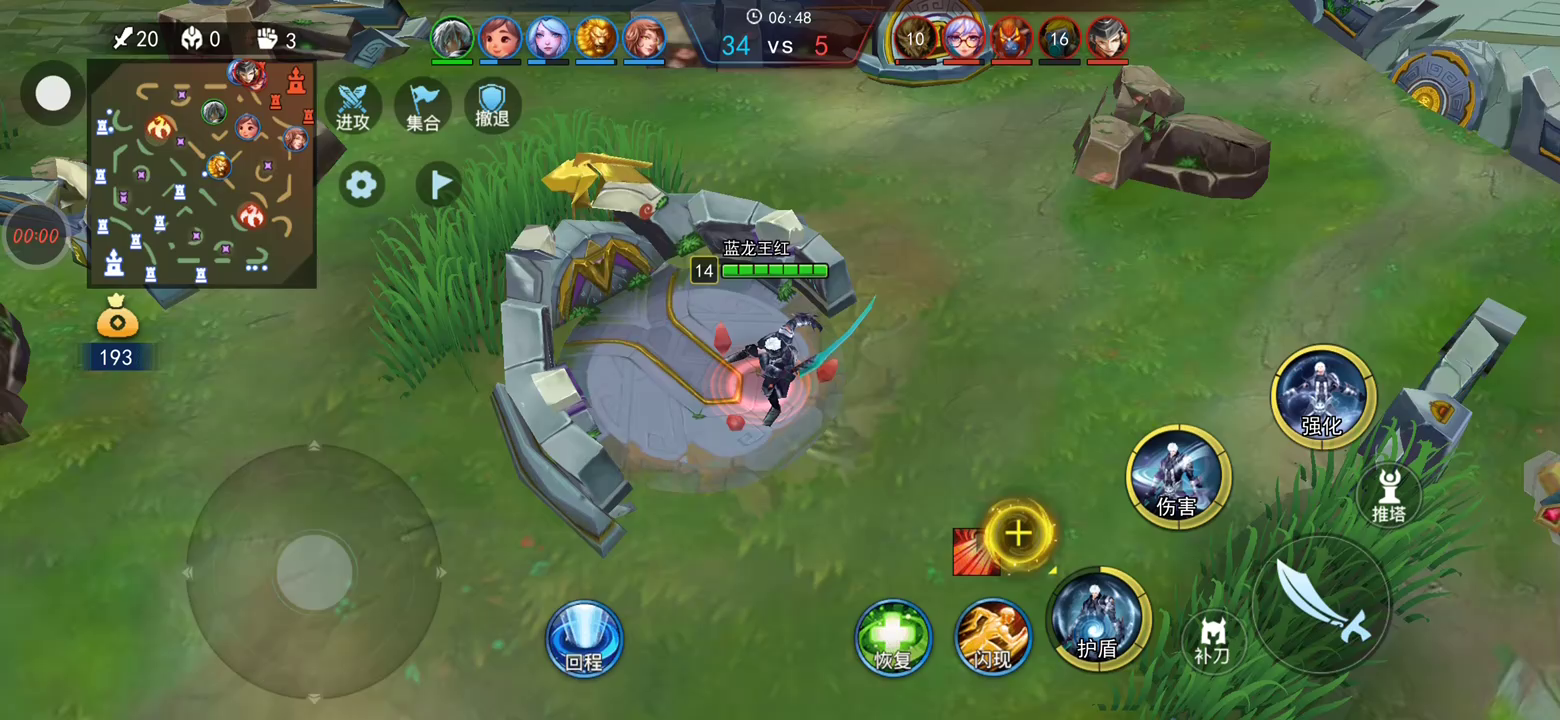Cast the 闪现 flash spell
The image size is (1560, 720).
(993, 638)
